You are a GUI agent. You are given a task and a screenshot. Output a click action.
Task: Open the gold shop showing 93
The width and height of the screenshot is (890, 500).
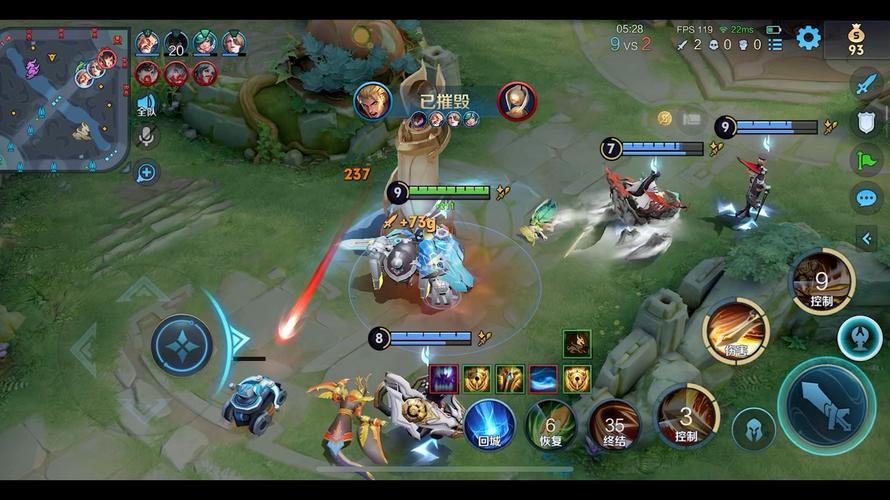click(856, 39)
